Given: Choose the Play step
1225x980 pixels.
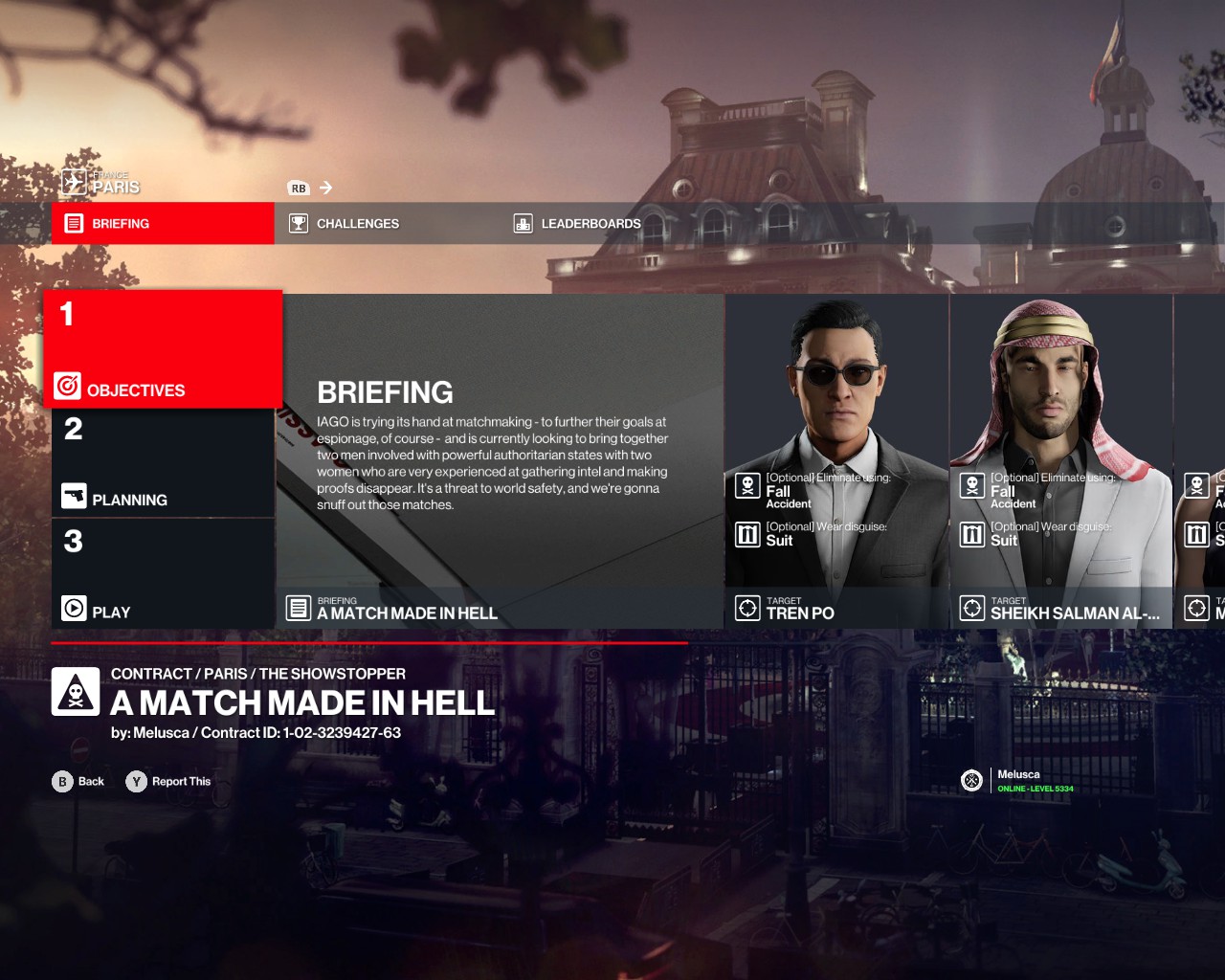Looking at the screenshot, I should tap(163, 574).
